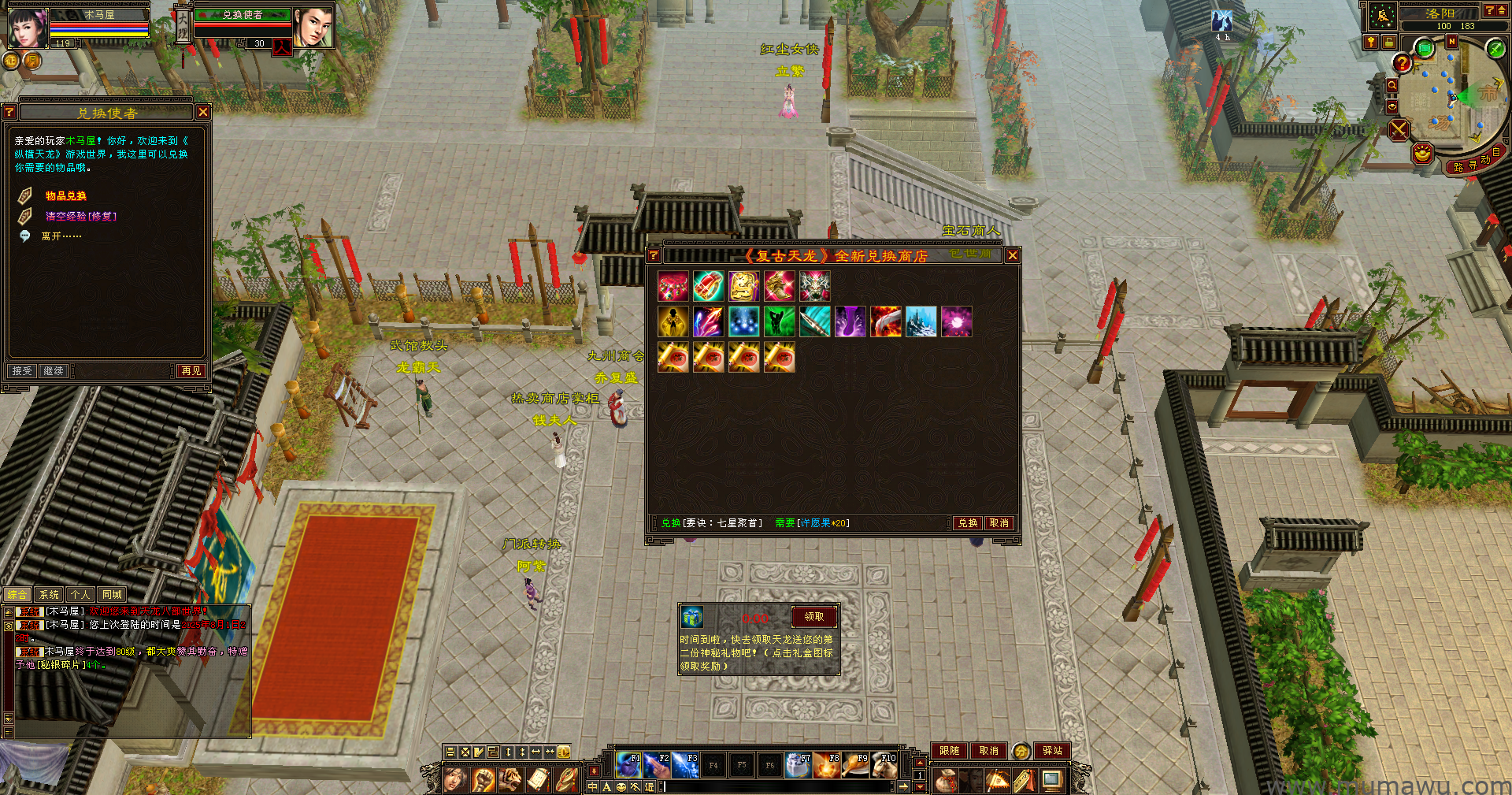Click the magnifier button beside the minimap
The image size is (1512, 795).
[1392, 85]
